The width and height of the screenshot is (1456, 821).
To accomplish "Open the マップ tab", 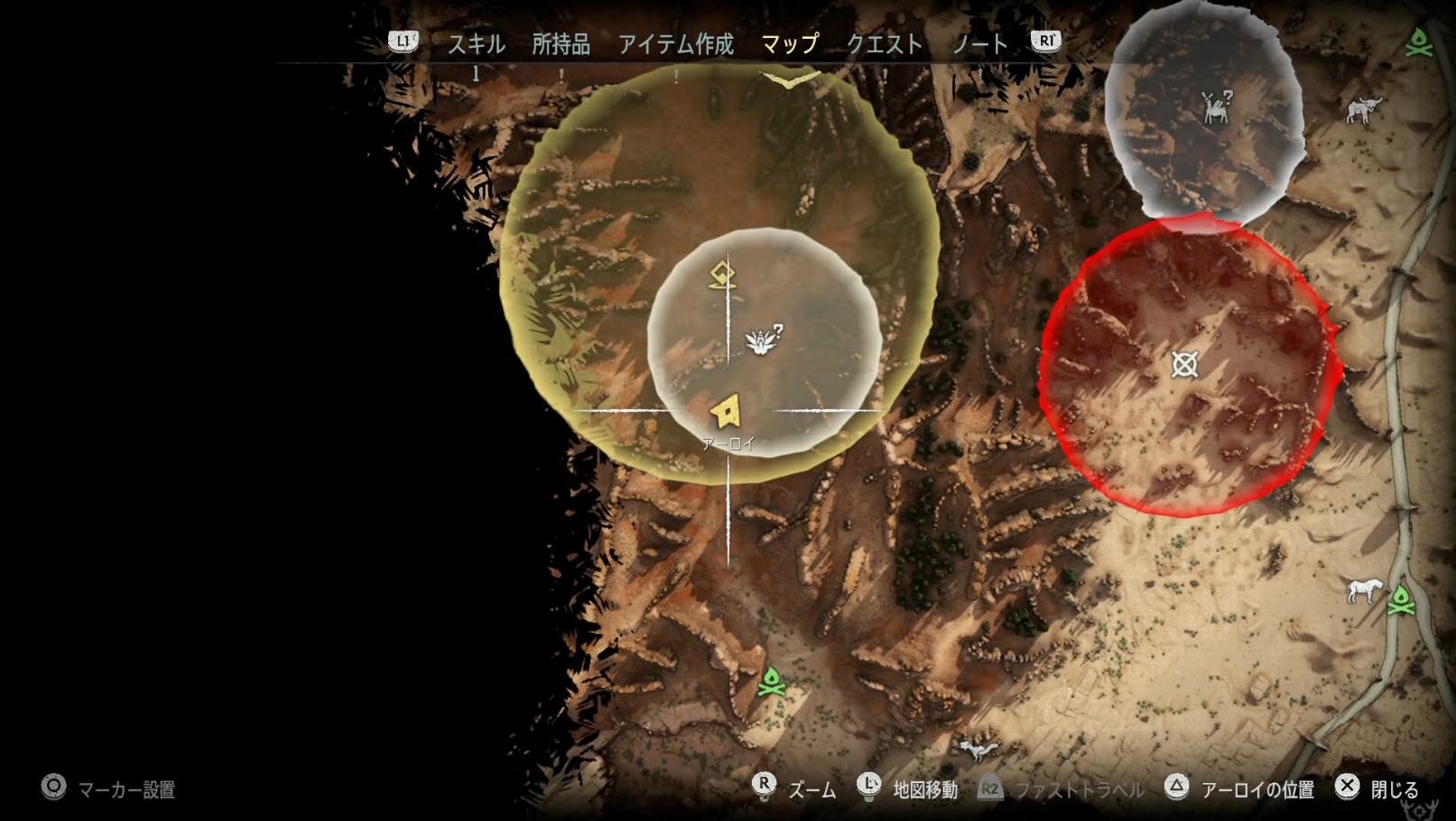I will tap(790, 43).
